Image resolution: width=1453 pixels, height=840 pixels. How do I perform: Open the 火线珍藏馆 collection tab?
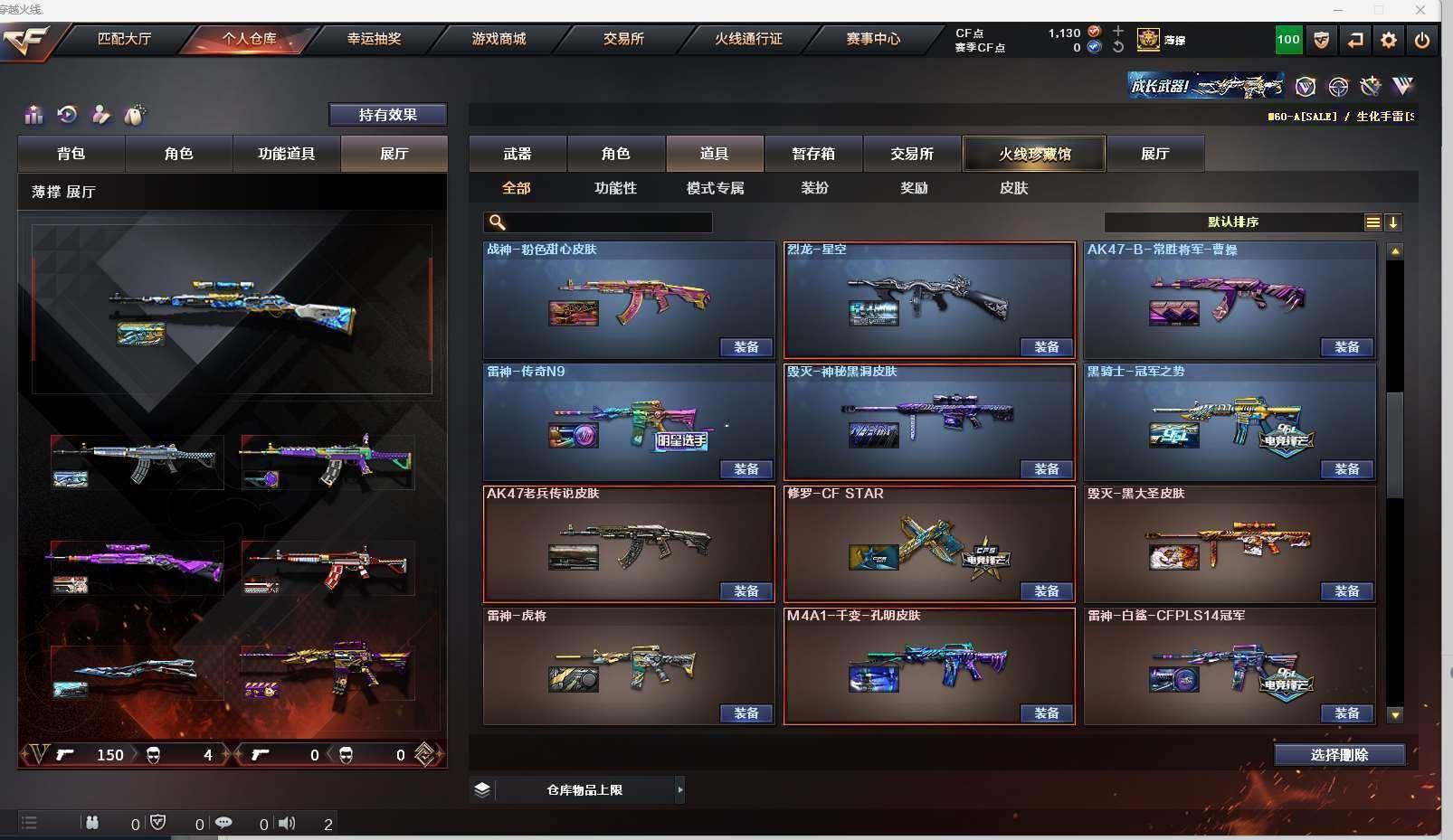1034,154
